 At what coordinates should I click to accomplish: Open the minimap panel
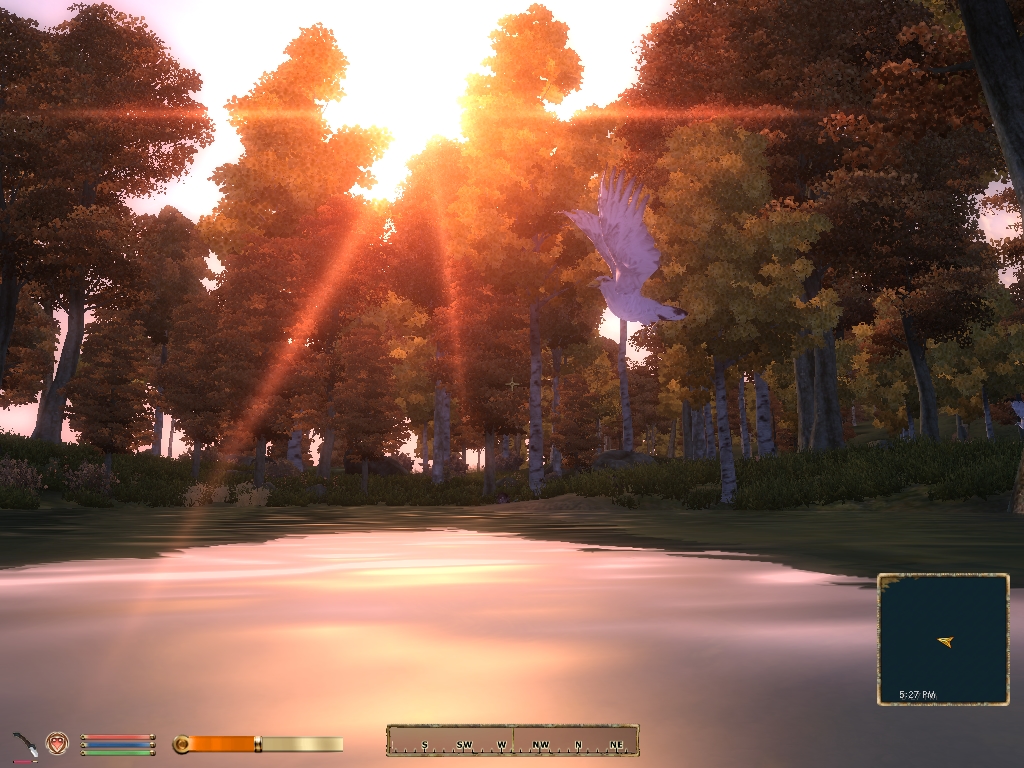click(x=943, y=639)
